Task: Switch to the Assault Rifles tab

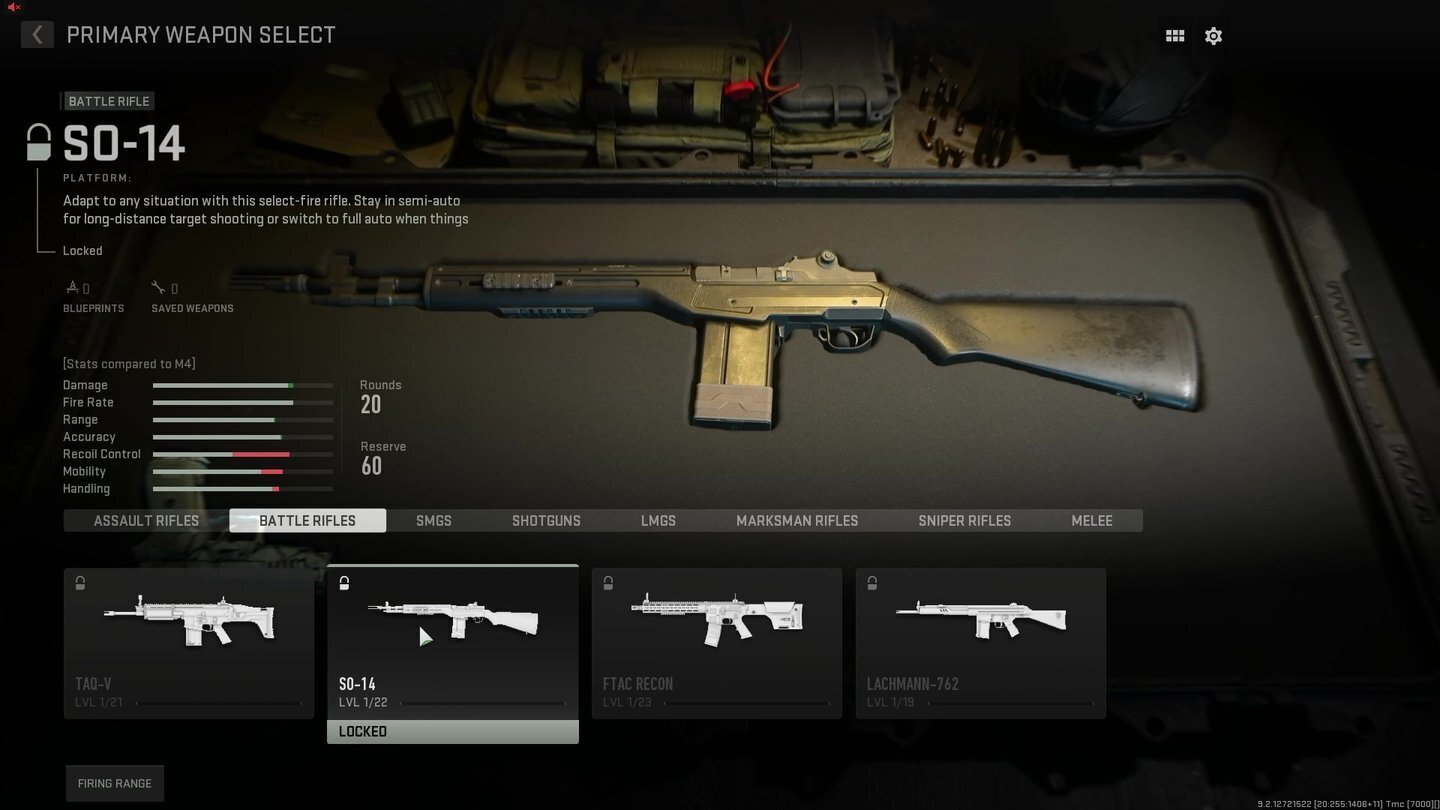Action: pos(145,520)
